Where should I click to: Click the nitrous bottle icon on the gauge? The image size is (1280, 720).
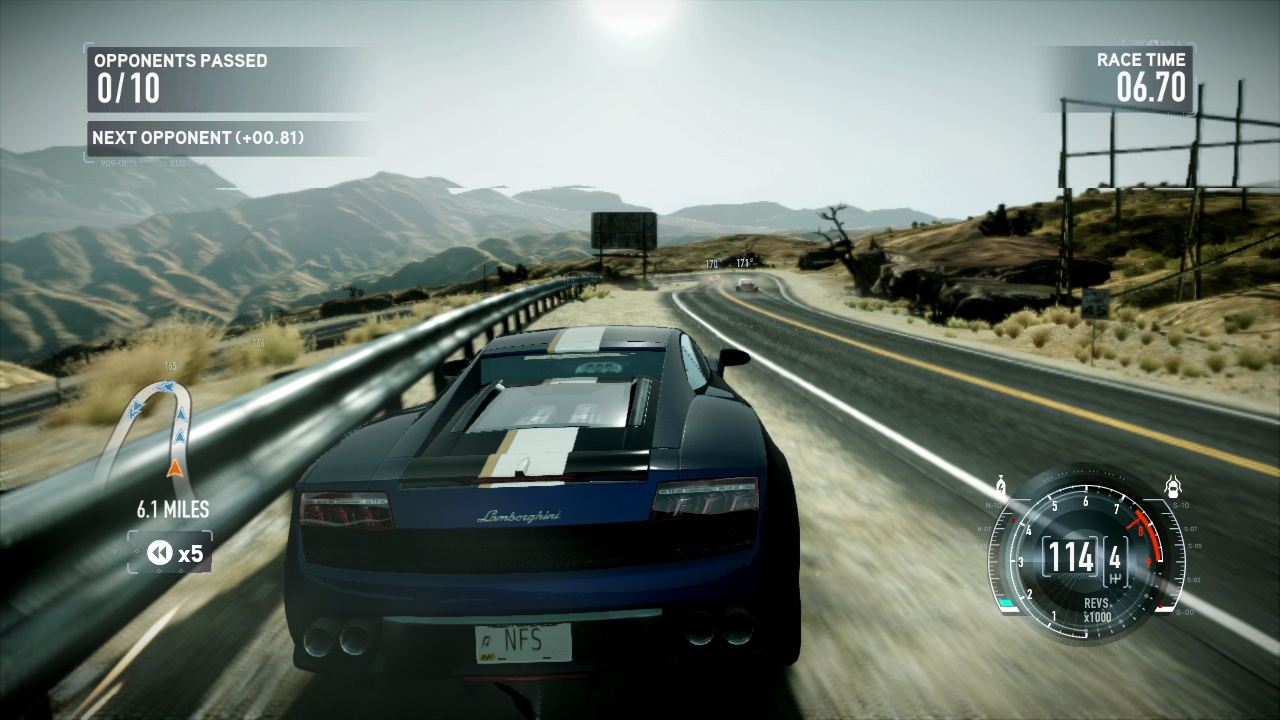tap(999, 489)
